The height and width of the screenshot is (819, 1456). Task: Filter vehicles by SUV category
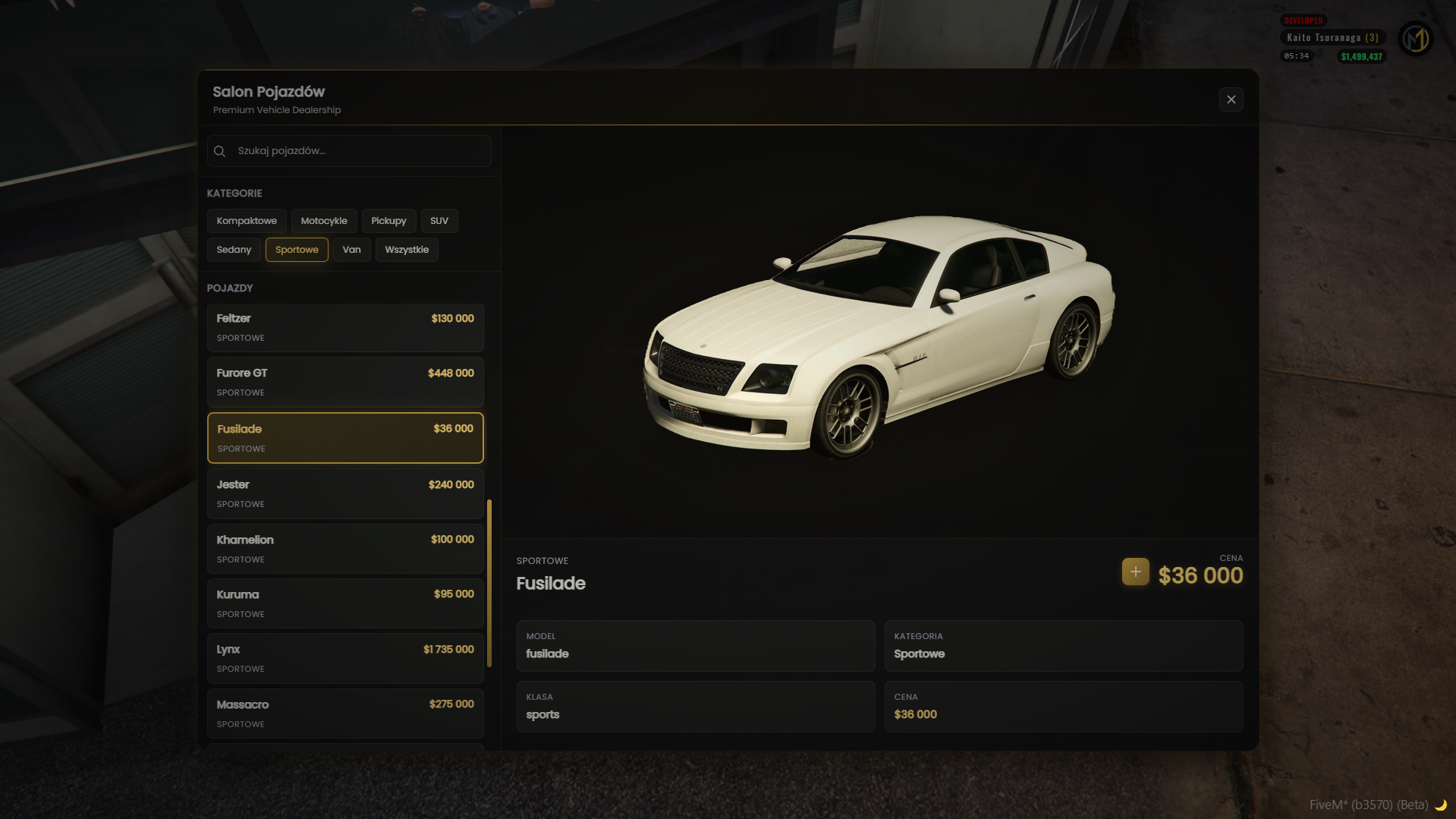tap(439, 221)
